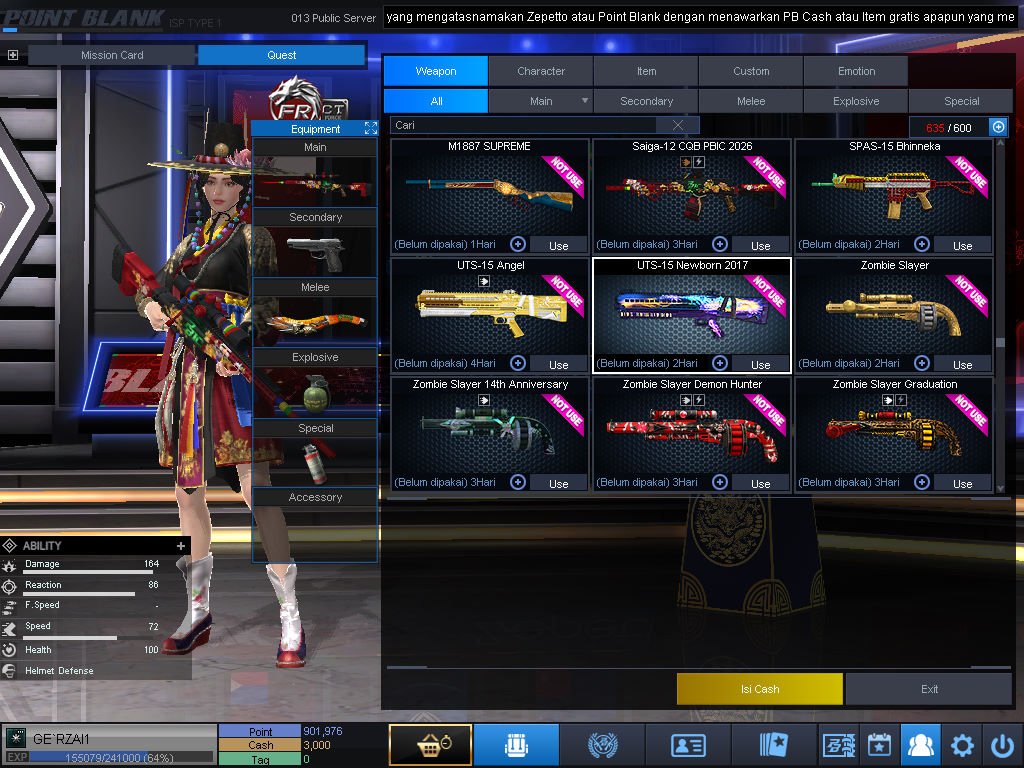1024x768 pixels.
Task: Switch to the Quest tab
Action: (281, 55)
